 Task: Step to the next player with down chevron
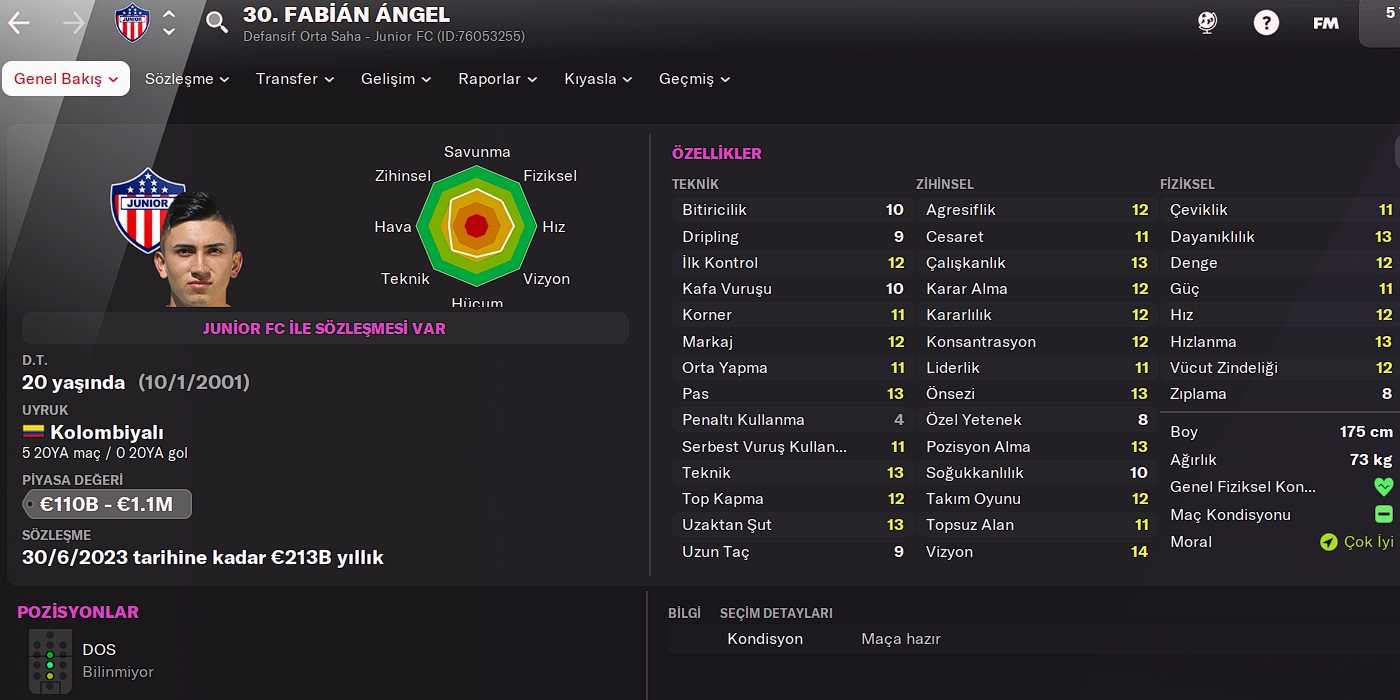[x=169, y=32]
